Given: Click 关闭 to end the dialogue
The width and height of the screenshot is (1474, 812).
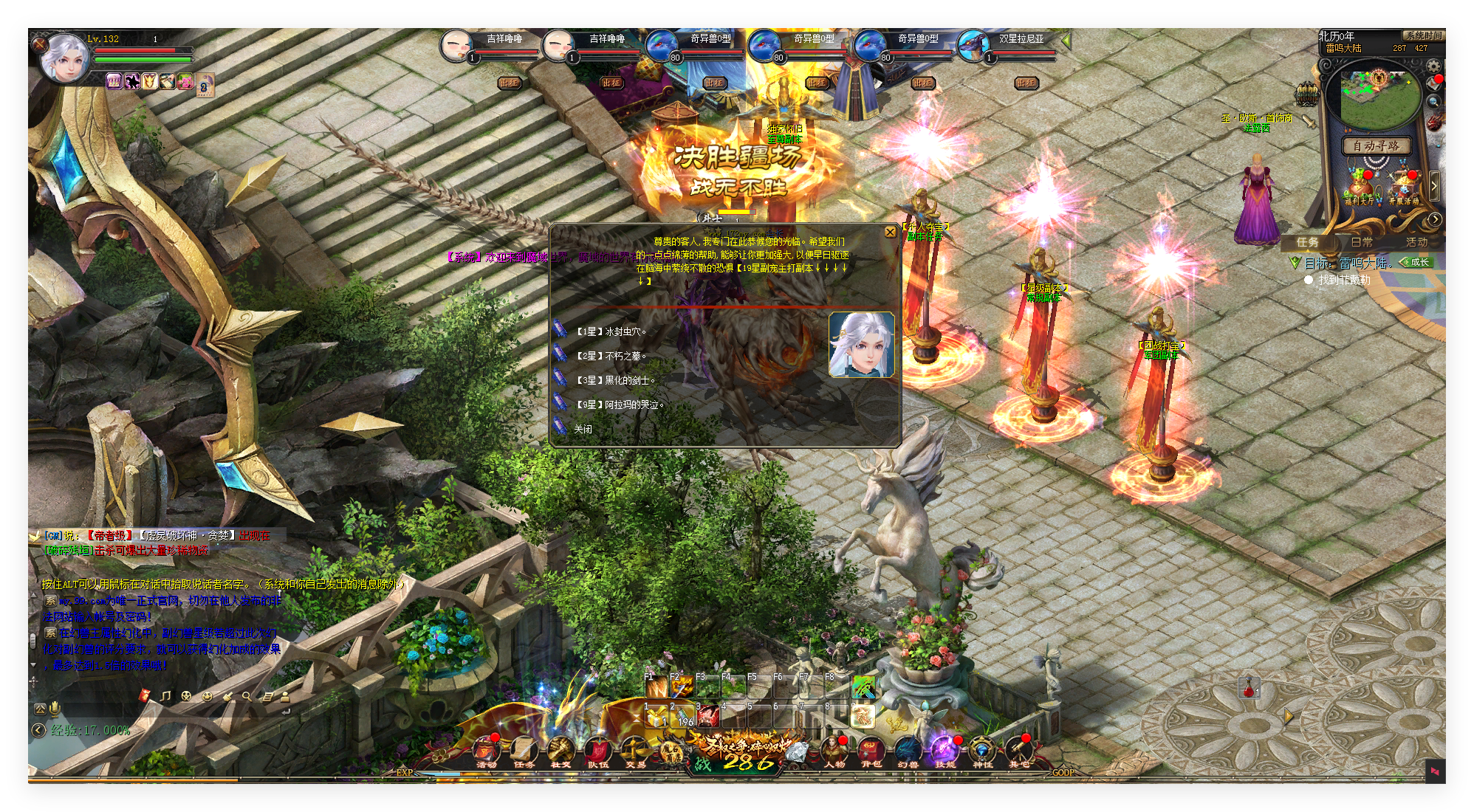Looking at the screenshot, I should [x=583, y=429].
